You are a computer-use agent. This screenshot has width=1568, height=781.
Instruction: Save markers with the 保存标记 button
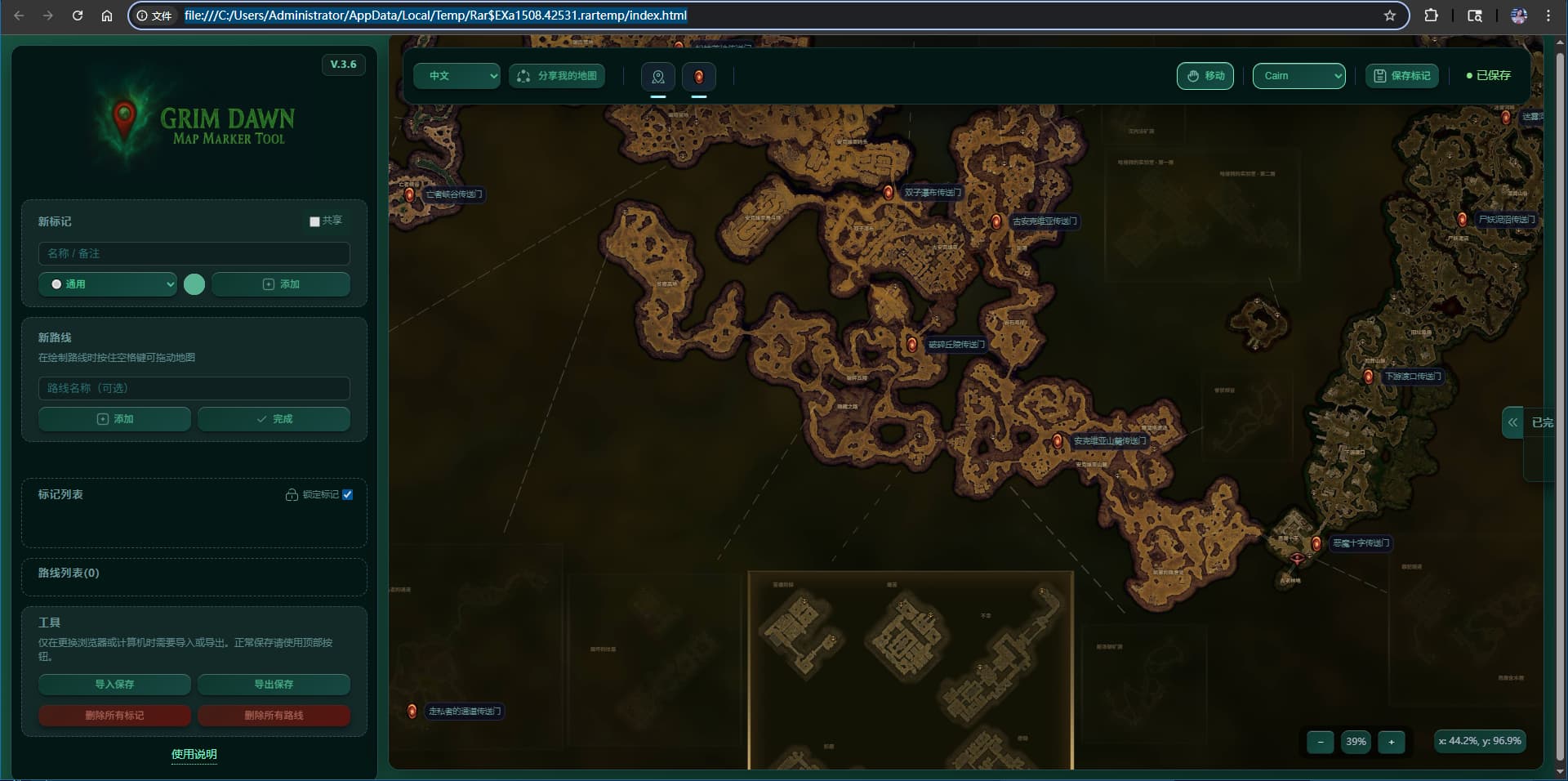pyautogui.click(x=1402, y=76)
